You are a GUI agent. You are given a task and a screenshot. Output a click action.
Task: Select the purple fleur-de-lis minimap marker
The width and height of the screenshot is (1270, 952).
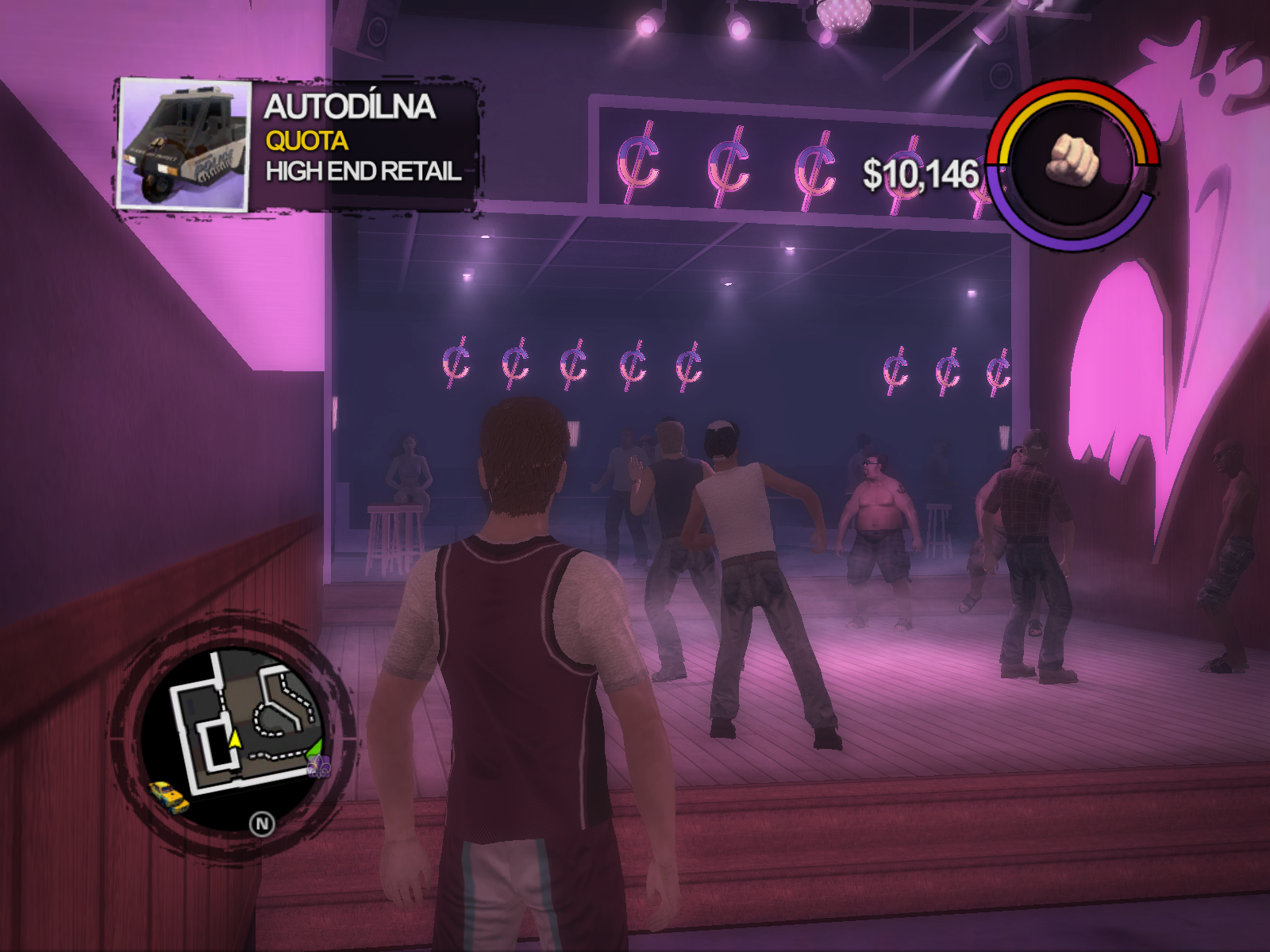coord(318,766)
